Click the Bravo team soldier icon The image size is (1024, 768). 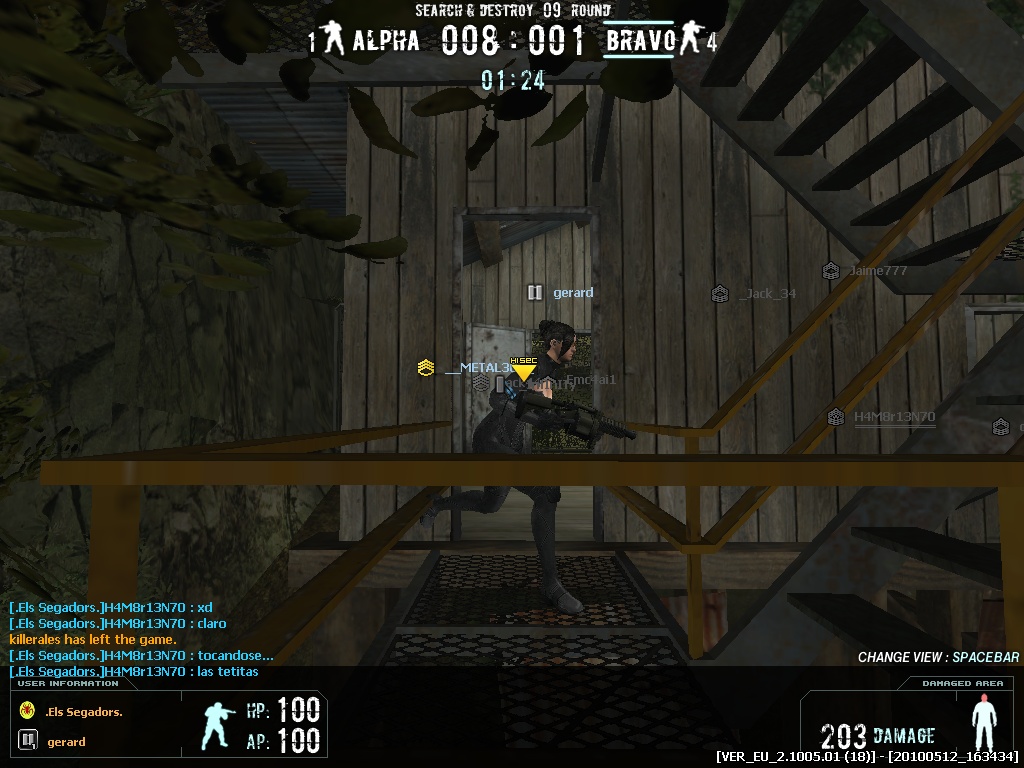point(689,40)
